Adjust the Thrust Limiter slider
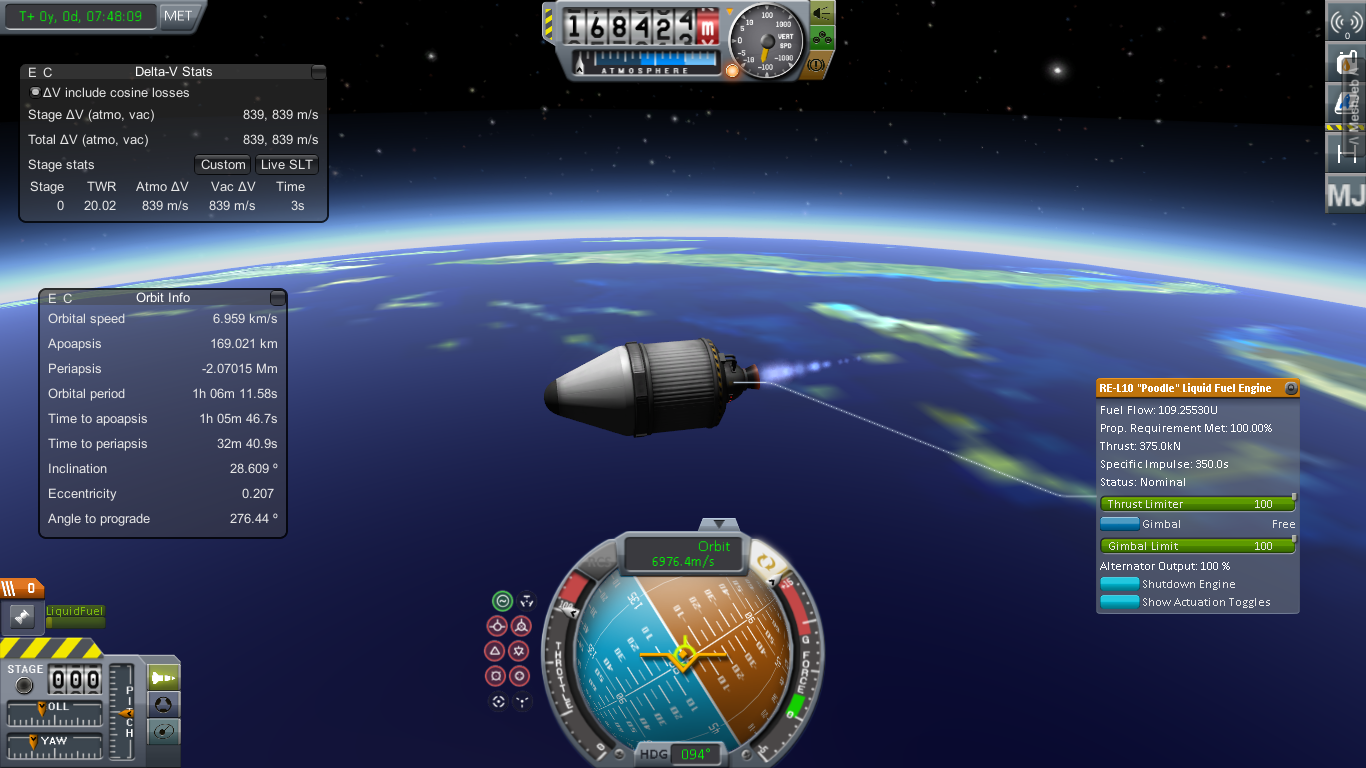This screenshot has height=768, width=1366. [1197, 504]
